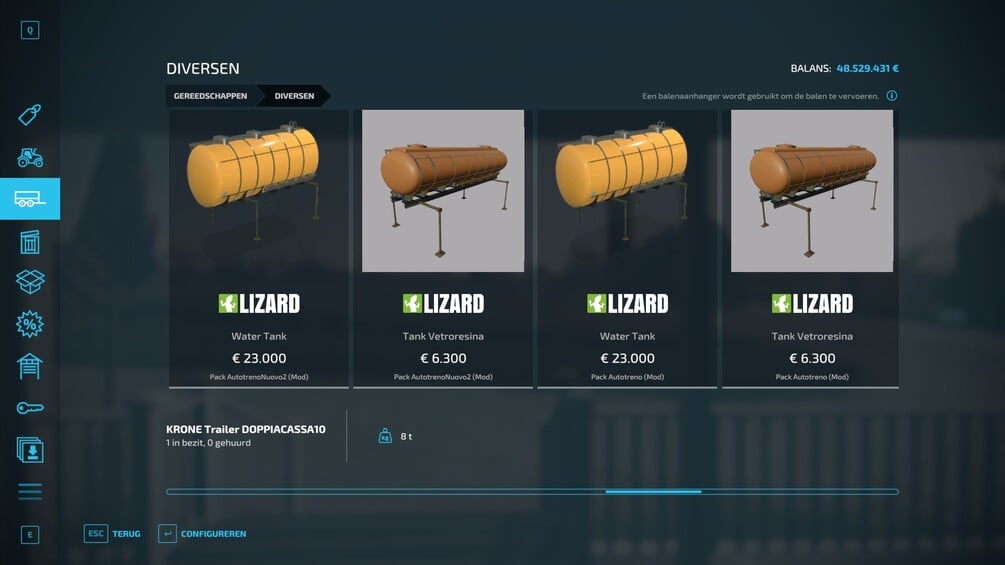Select Water Tank from Pack Autotreno
Image resolution: width=1005 pixels, height=565 pixels.
pos(627,248)
